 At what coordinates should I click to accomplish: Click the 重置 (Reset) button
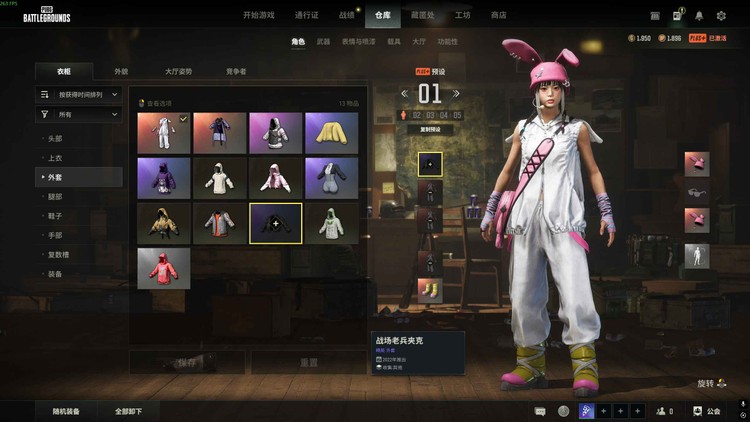309,362
